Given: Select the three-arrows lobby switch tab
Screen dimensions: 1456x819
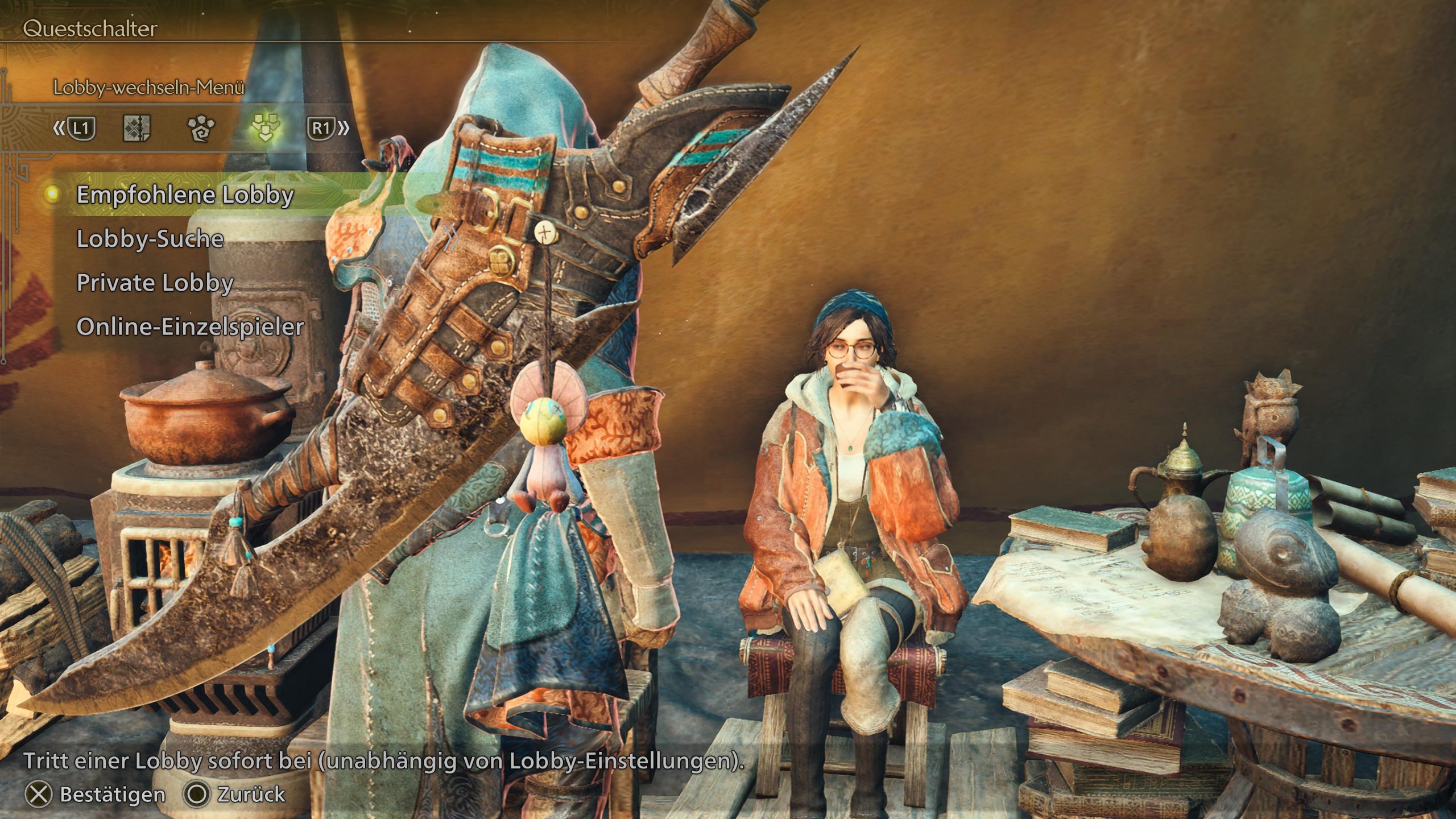Looking at the screenshot, I should (265, 129).
